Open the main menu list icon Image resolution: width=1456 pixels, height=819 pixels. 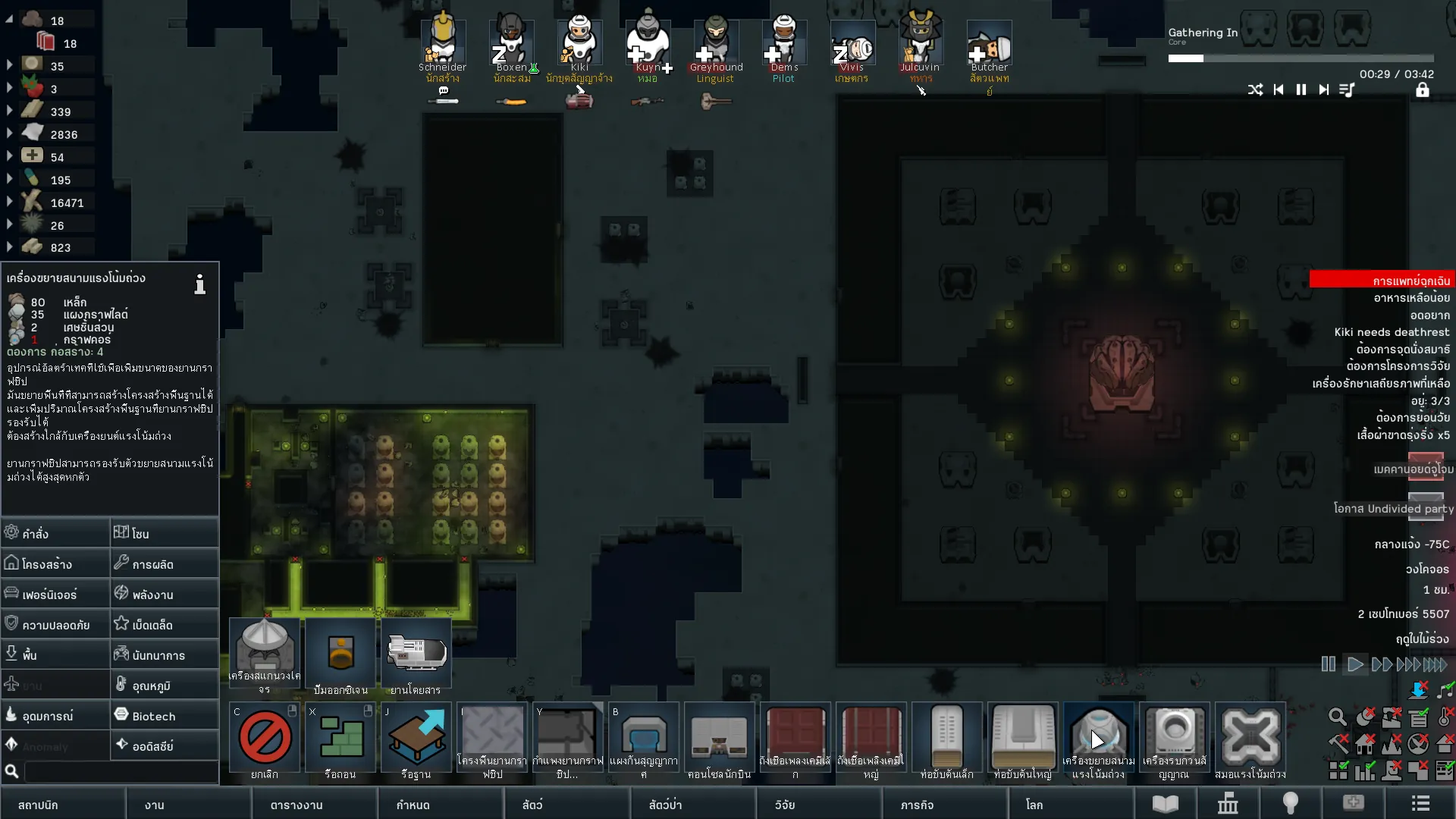pos(1420,804)
